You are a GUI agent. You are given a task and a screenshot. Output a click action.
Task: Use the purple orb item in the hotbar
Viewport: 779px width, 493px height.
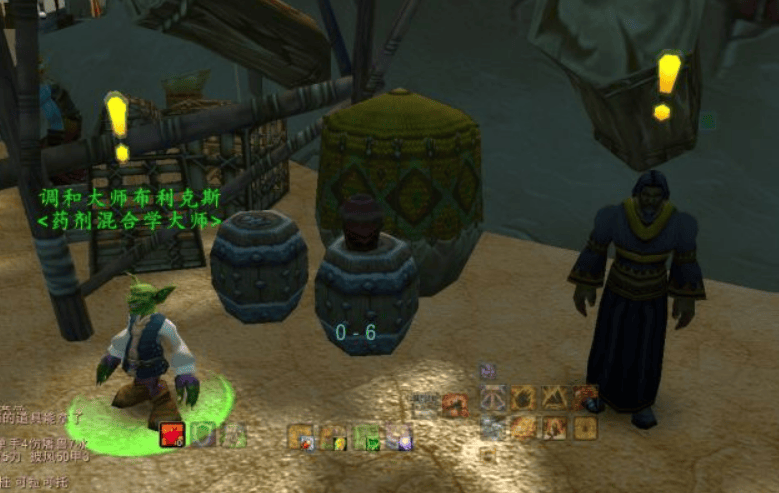tap(399, 437)
